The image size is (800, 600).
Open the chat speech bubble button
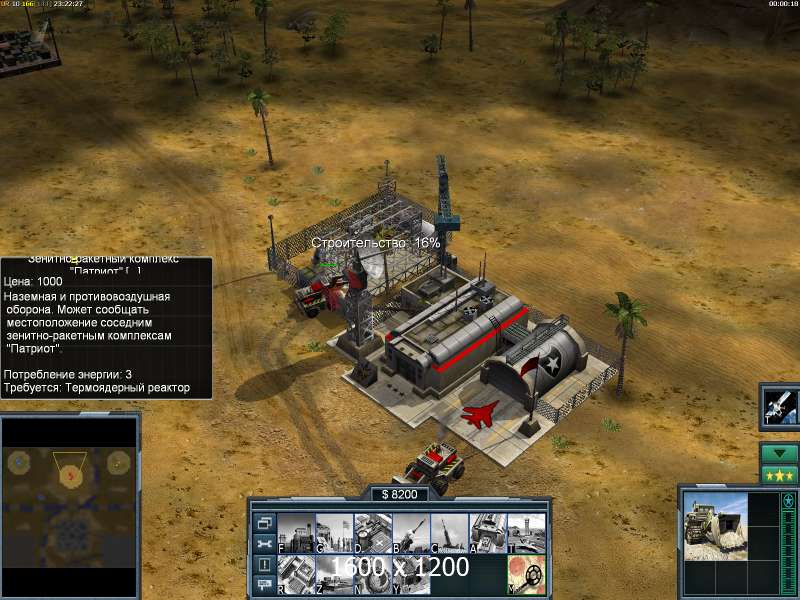click(x=264, y=584)
